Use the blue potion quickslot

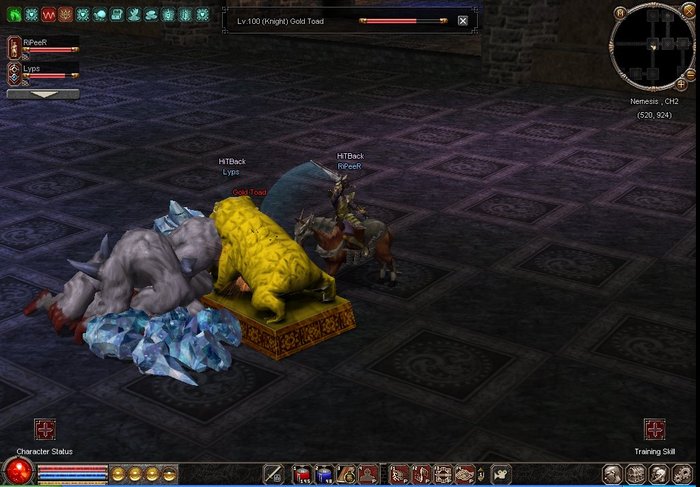322,474
